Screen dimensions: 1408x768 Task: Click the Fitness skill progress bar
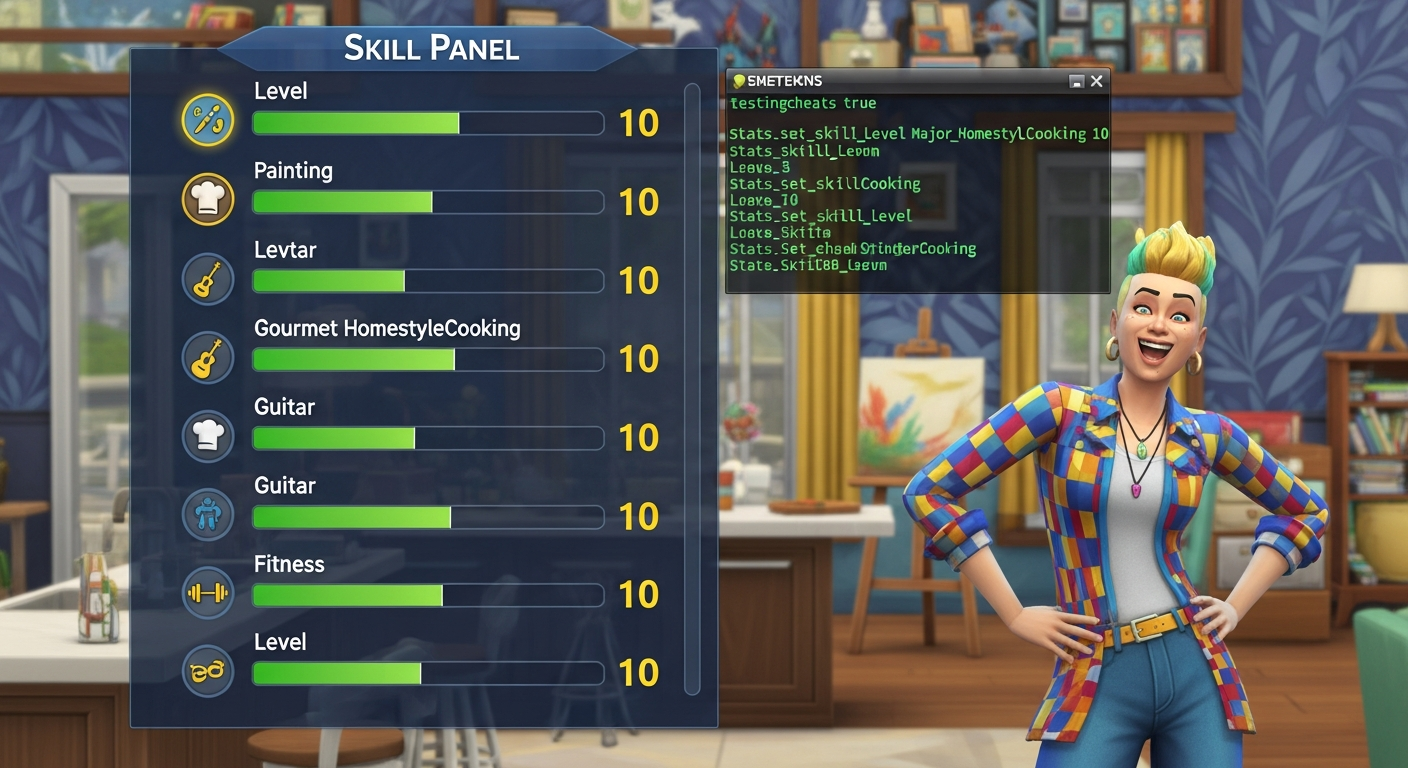(x=428, y=595)
